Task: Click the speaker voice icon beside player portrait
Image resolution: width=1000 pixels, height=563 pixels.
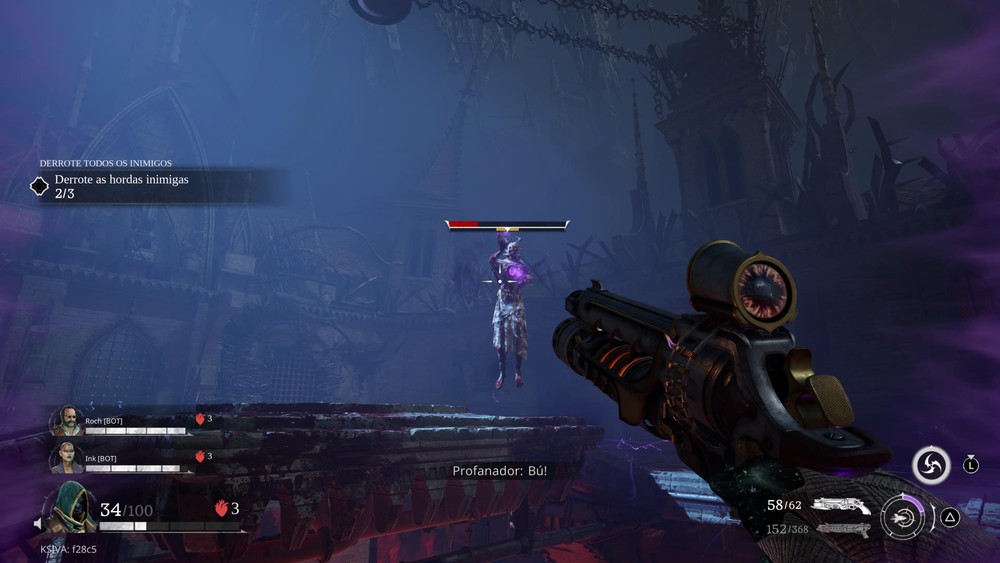Action: [39, 523]
